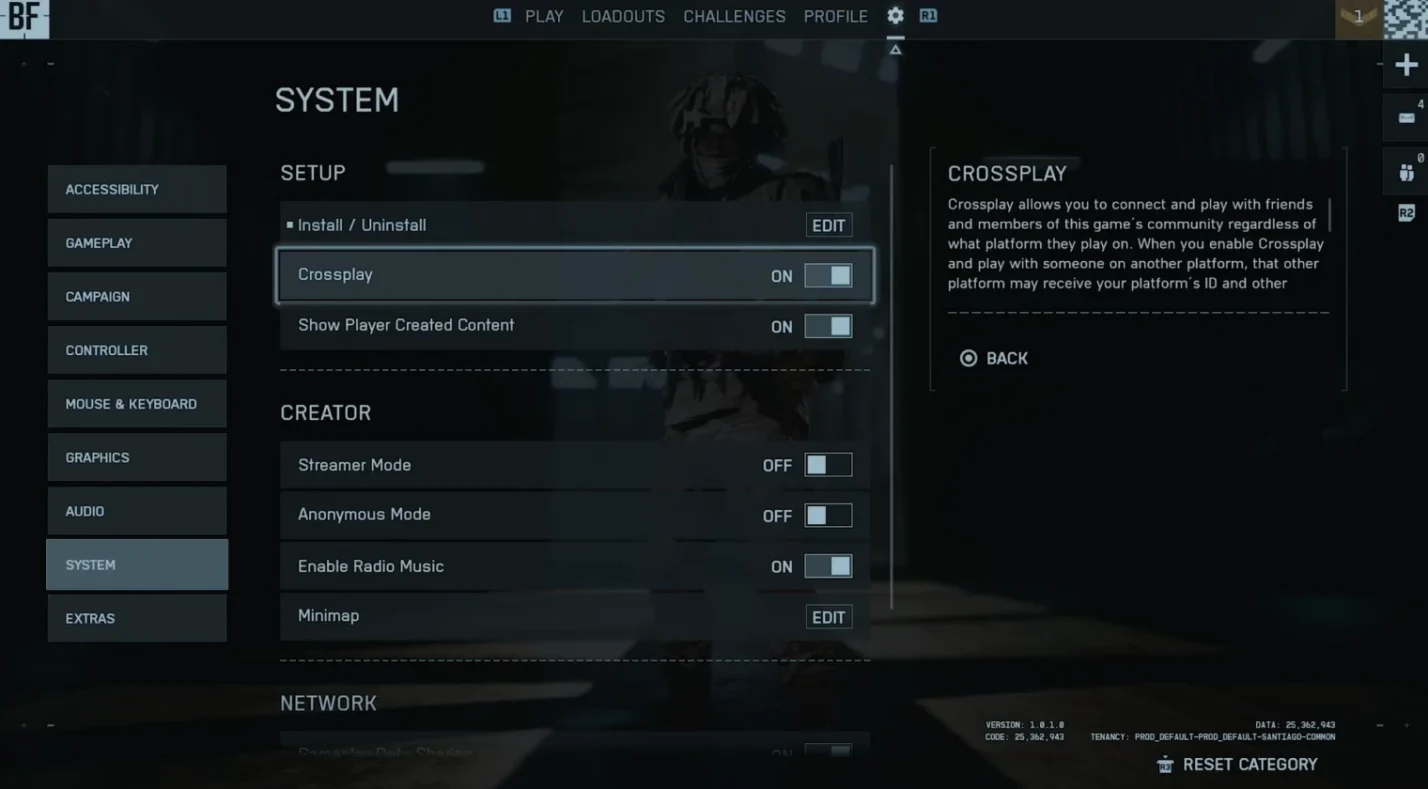Show the Extras settings category
The image size is (1428, 789).
click(x=136, y=618)
